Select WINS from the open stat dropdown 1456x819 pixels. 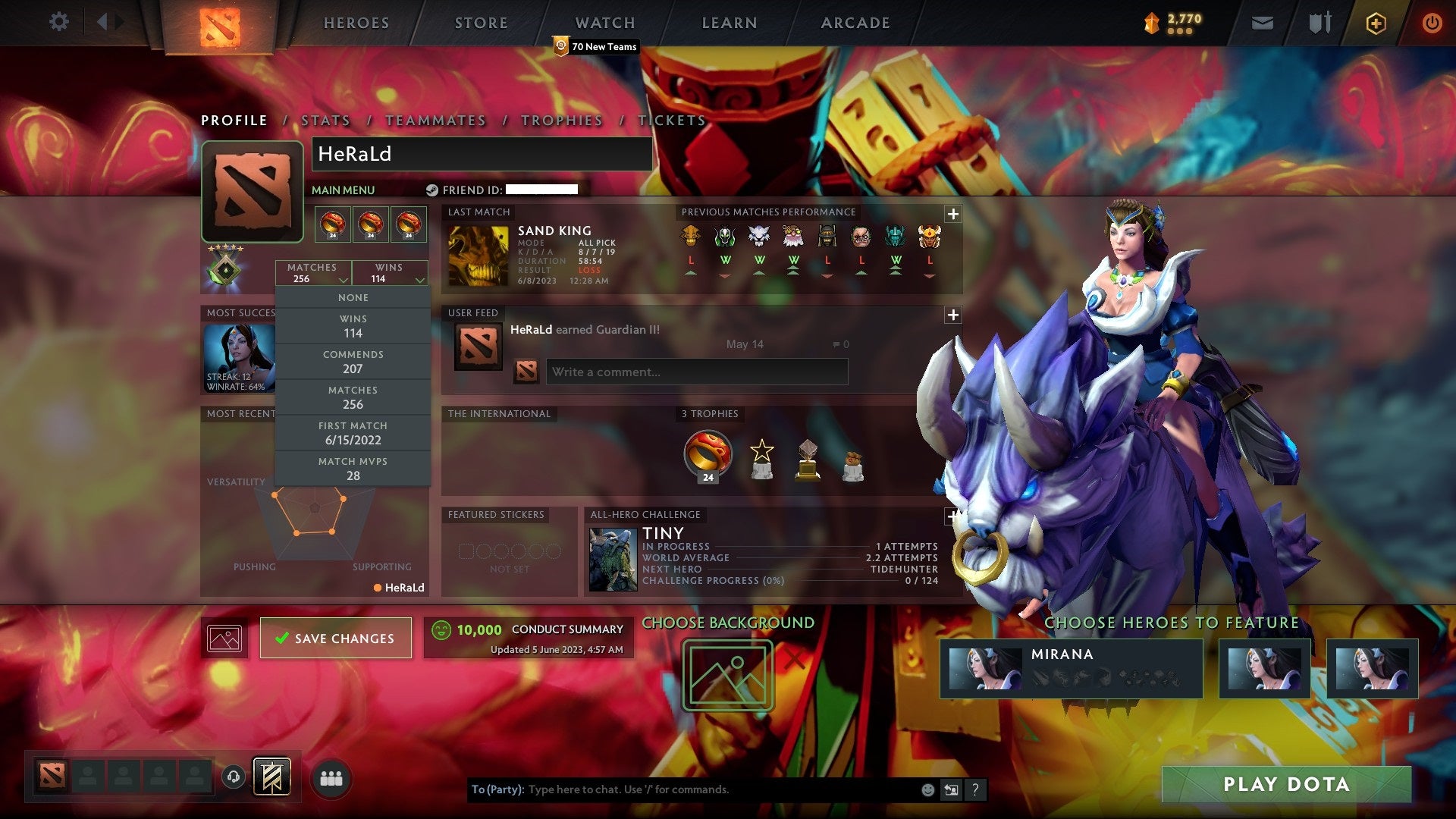click(353, 325)
